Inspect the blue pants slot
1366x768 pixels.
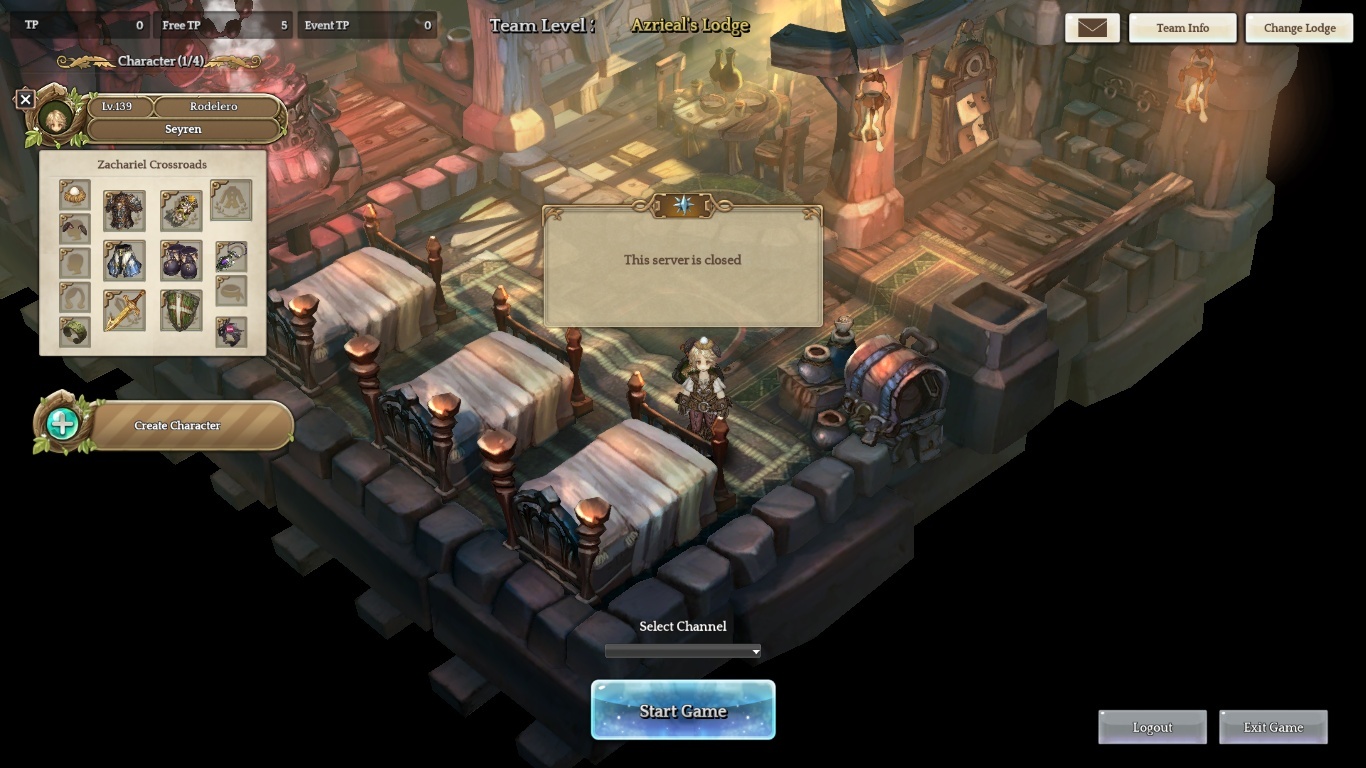(x=124, y=260)
